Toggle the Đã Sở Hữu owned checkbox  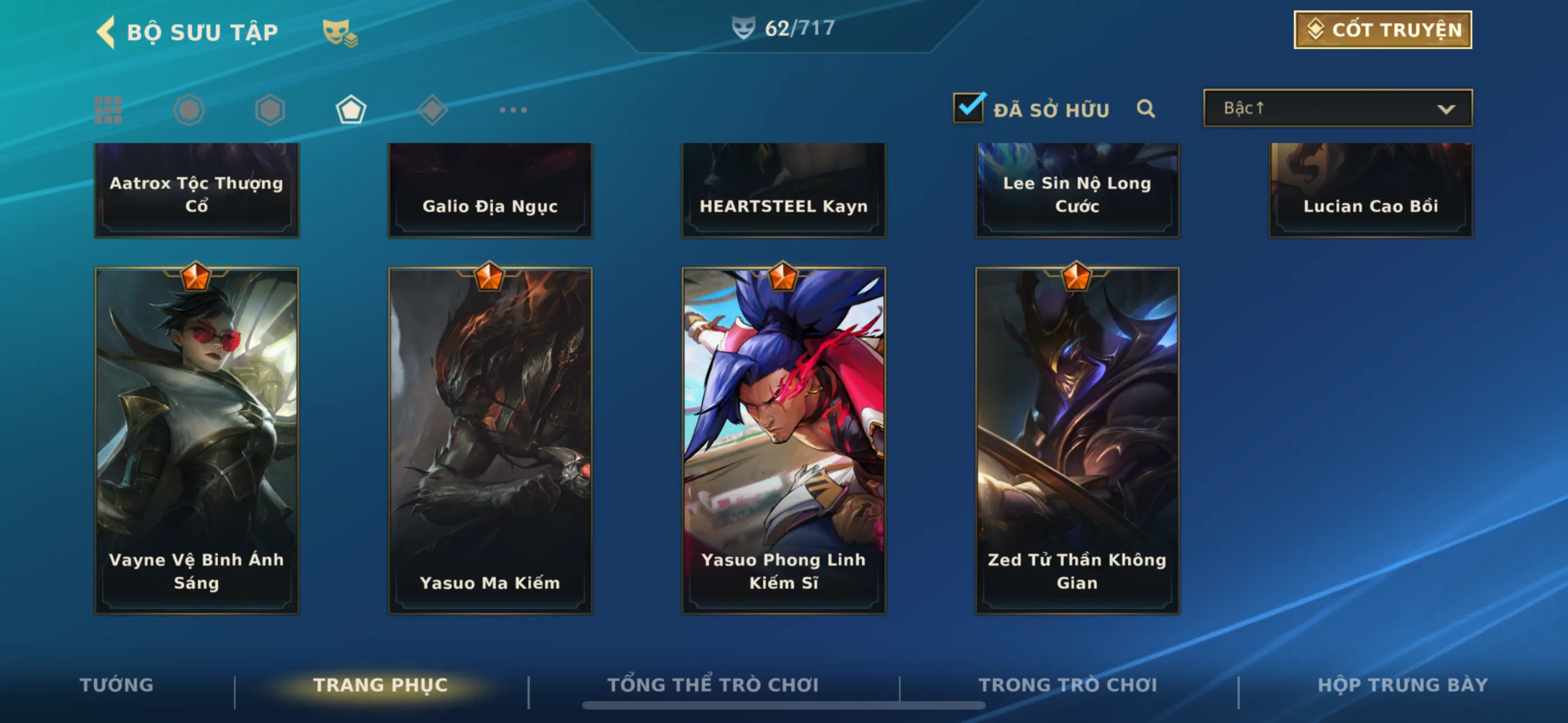(x=969, y=108)
